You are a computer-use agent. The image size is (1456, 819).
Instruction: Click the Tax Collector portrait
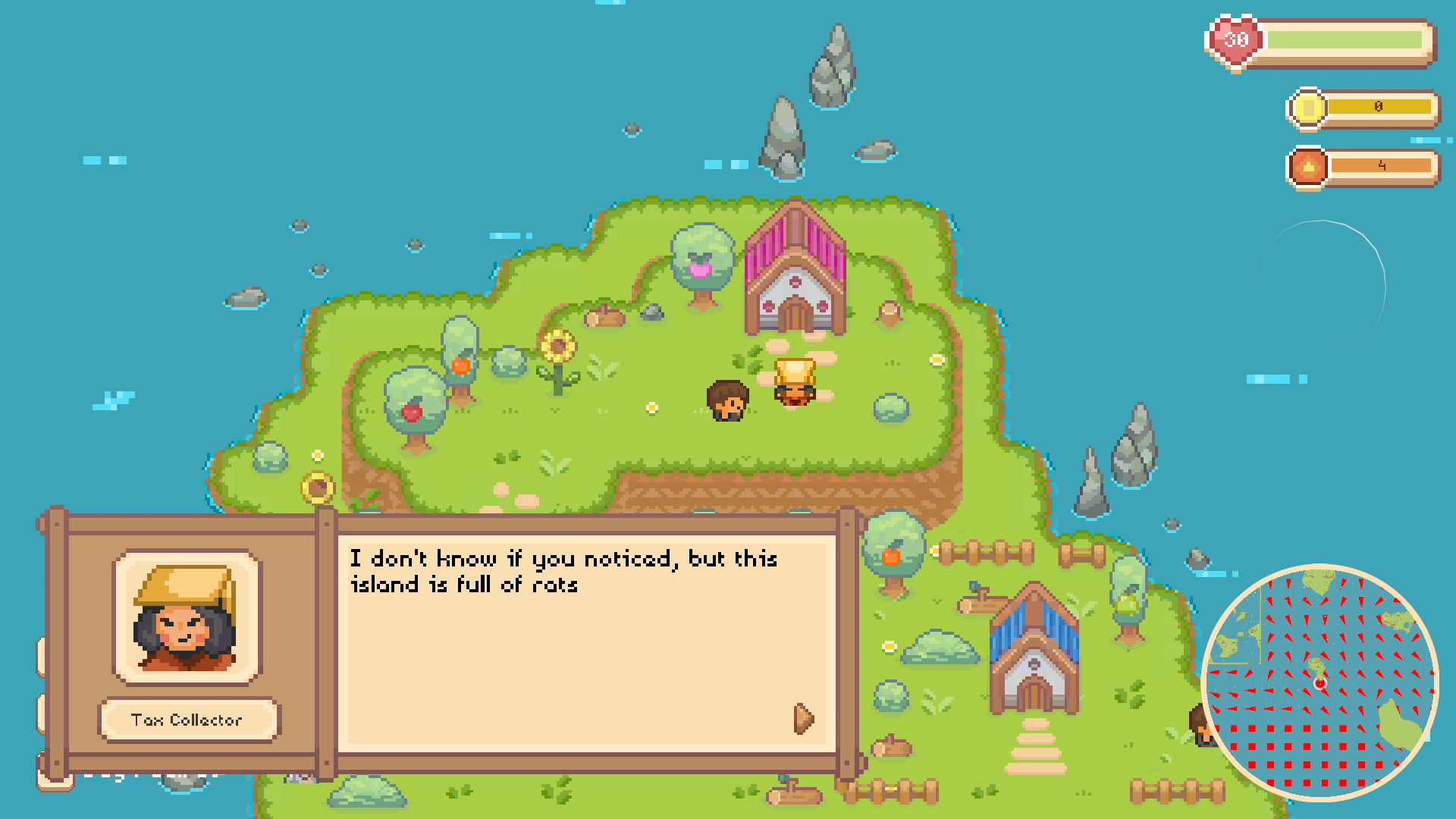(187, 617)
